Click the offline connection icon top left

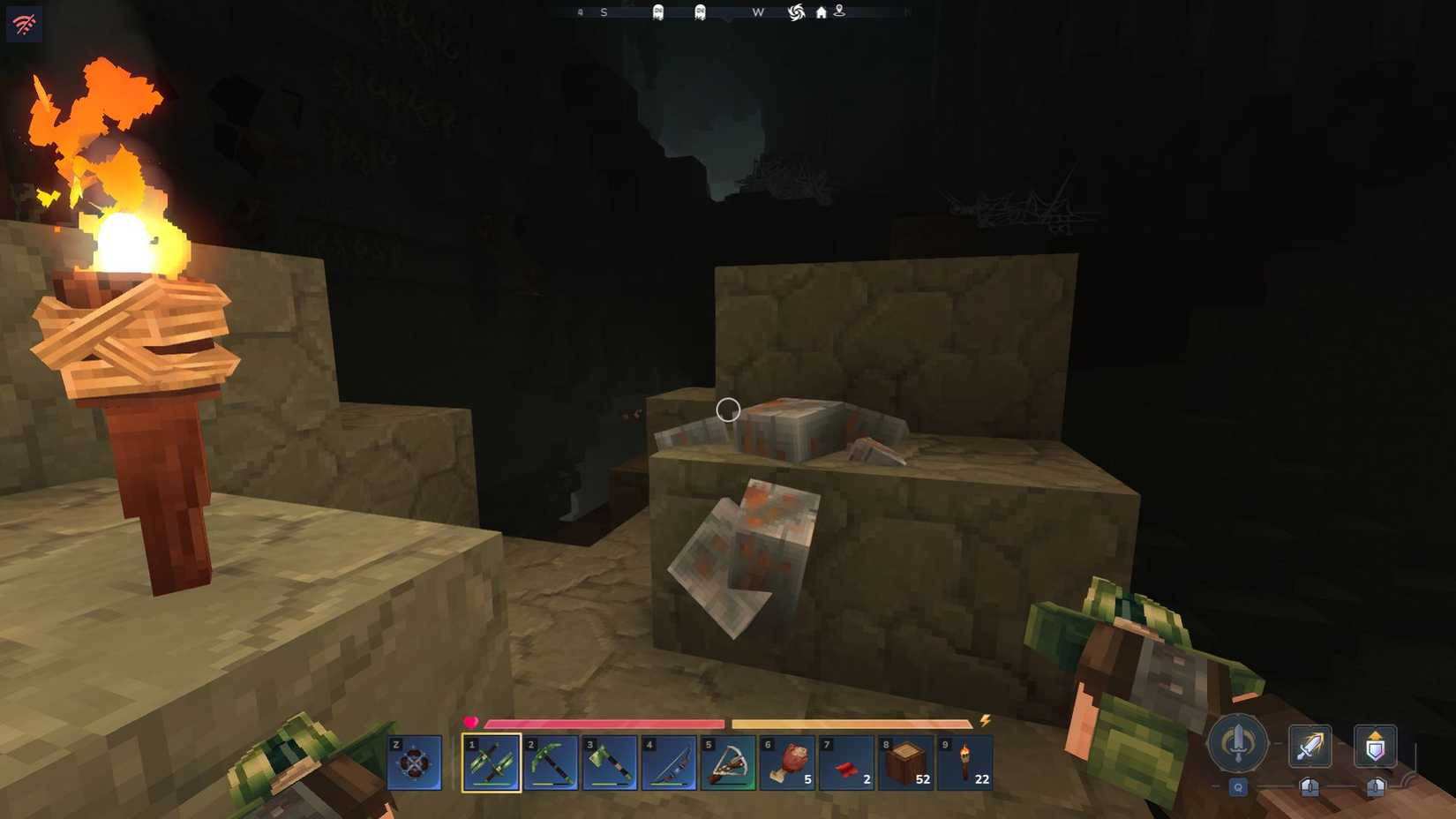coord(24,23)
